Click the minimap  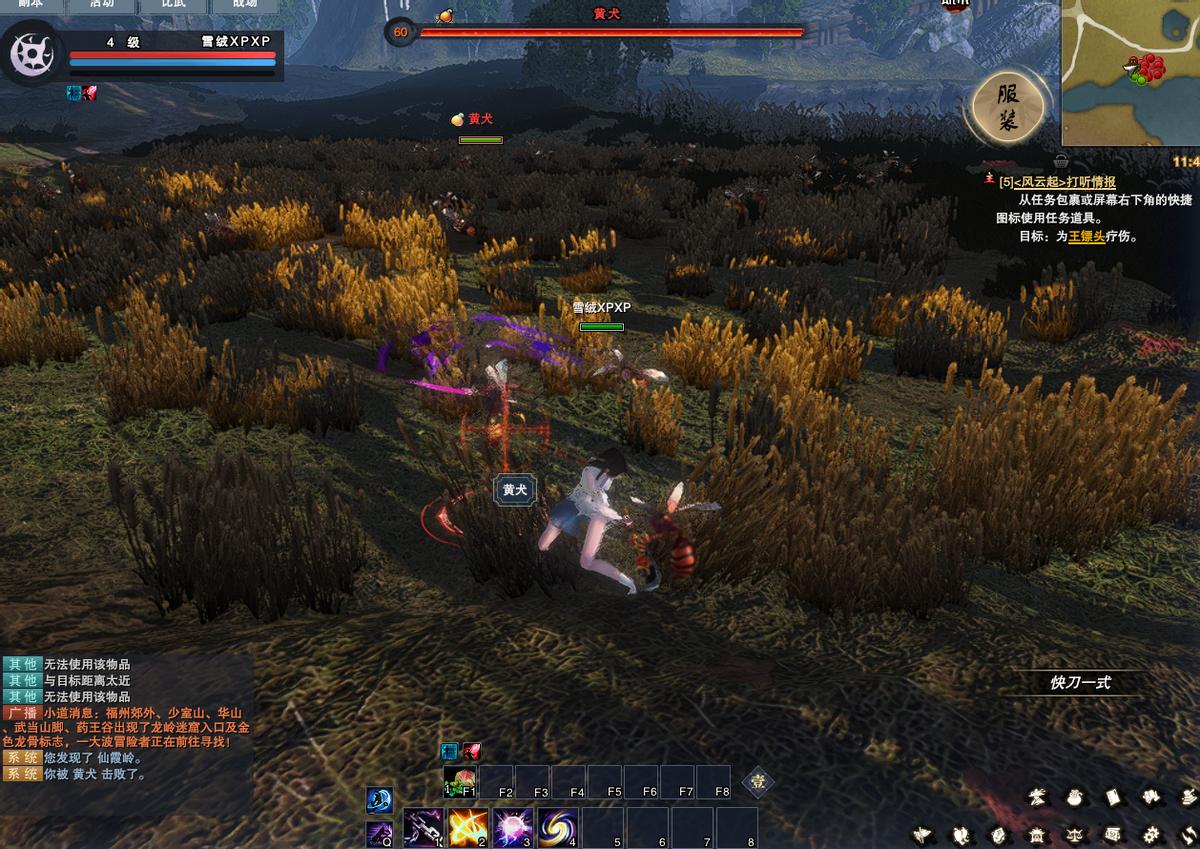(1130, 72)
